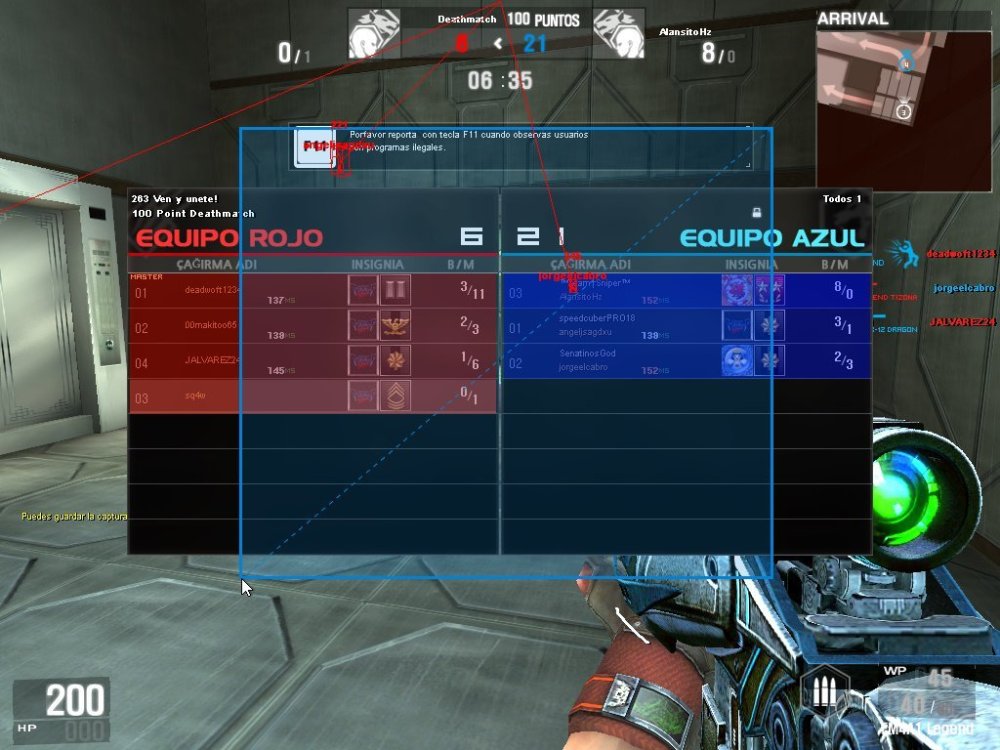Select 00makitoo65's scoreboard row
Image resolution: width=1000 pixels, height=750 pixels.
(x=313, y=326)
